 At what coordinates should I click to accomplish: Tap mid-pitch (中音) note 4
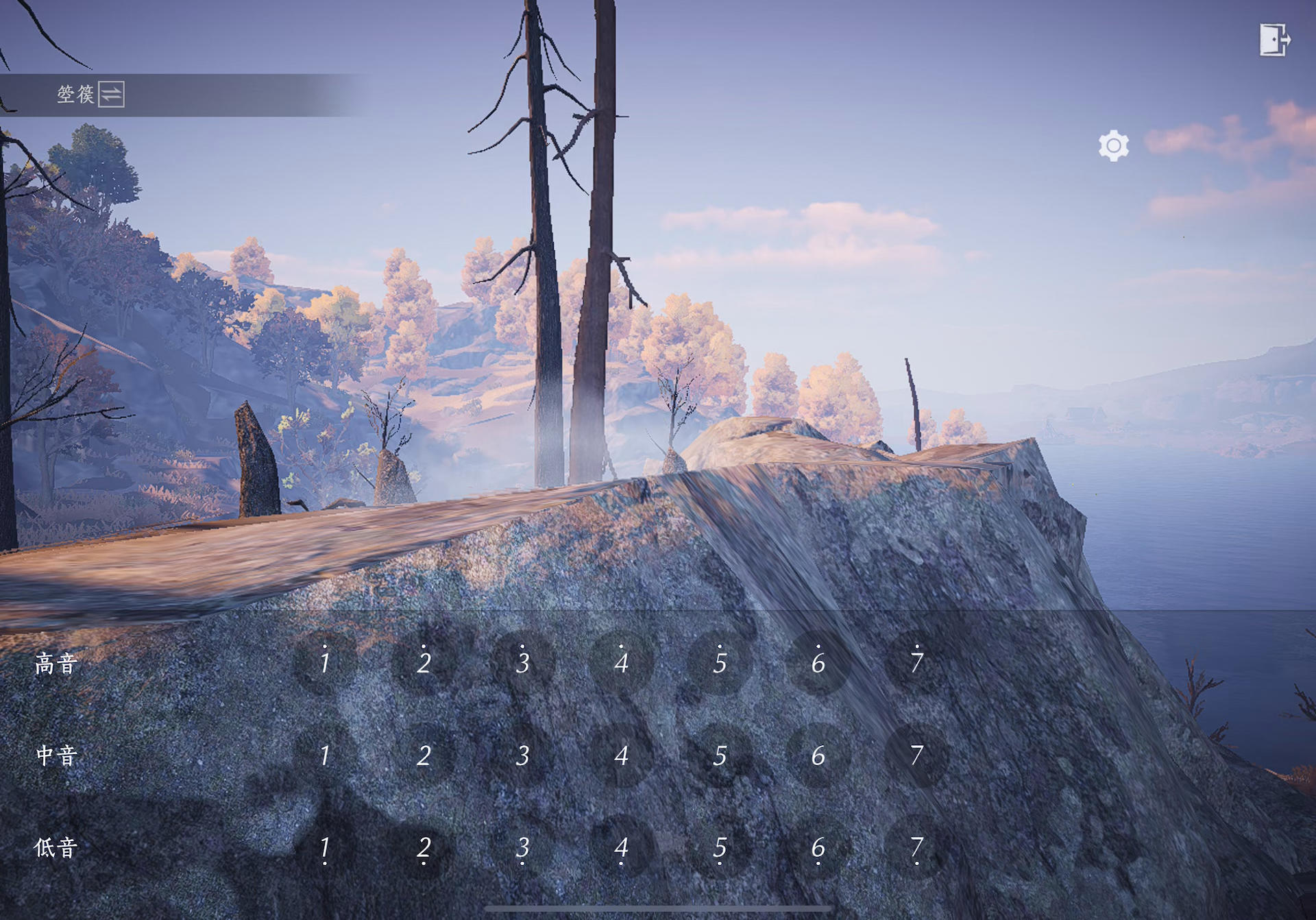click(x=621, y=755)
